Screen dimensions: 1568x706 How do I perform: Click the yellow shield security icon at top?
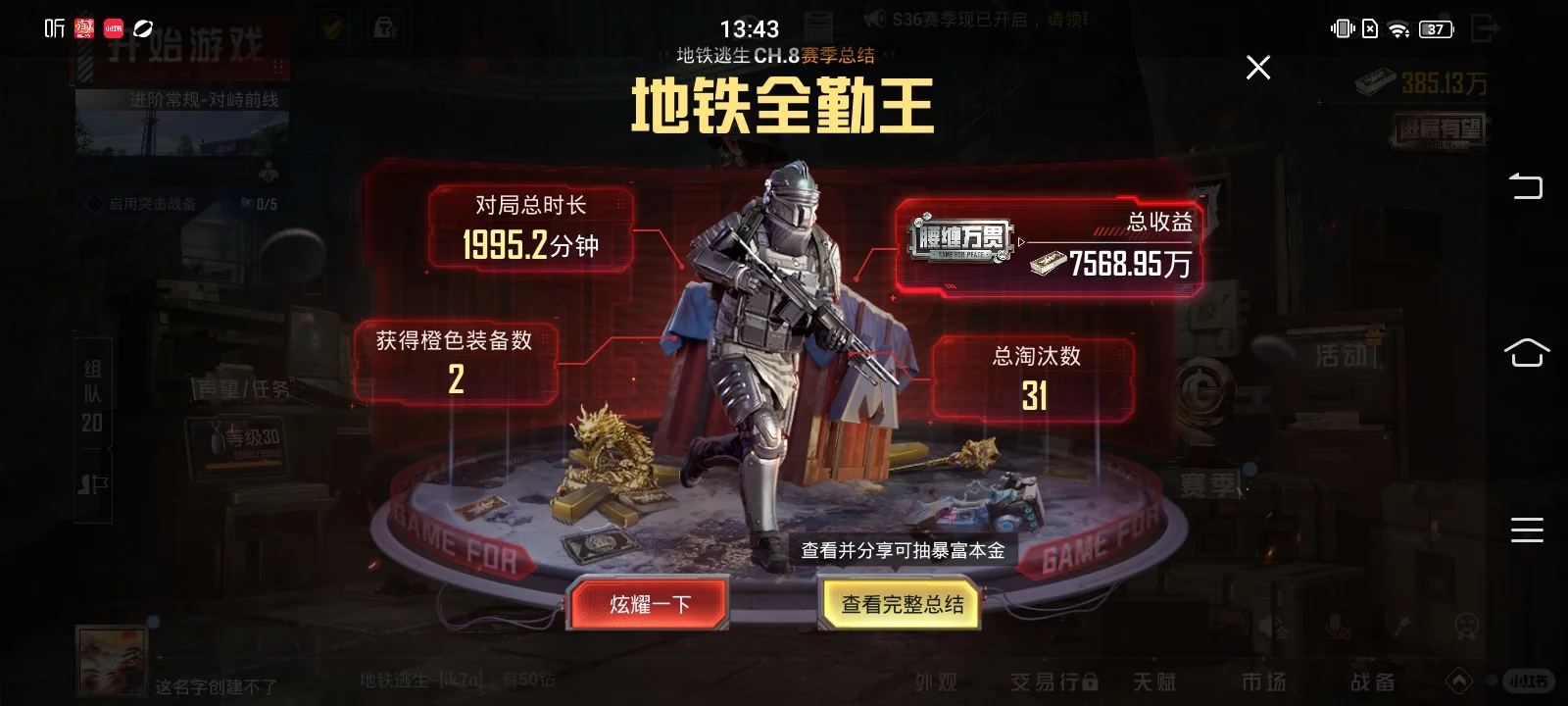(332, 27)
